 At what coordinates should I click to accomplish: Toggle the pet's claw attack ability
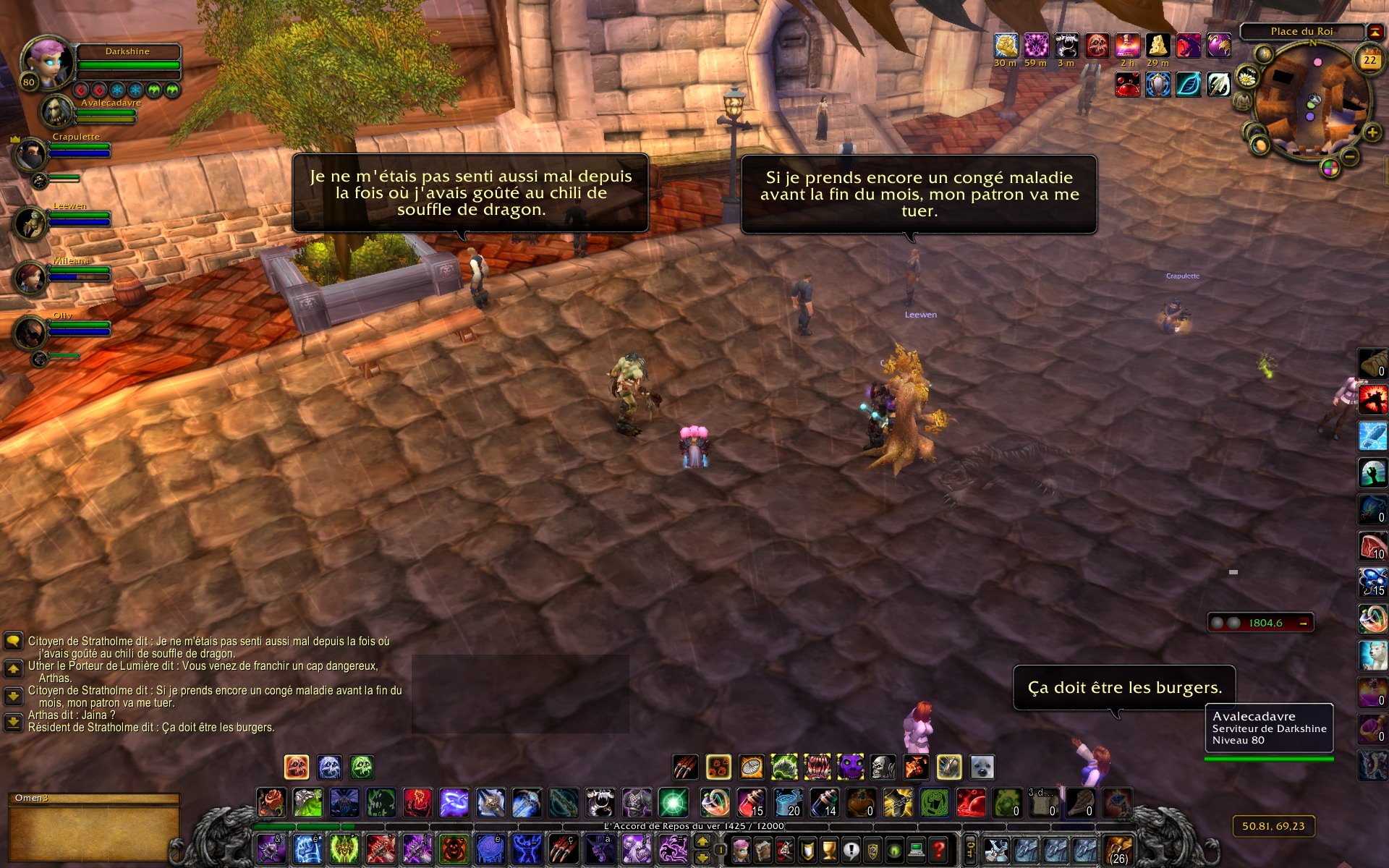(x=684, y=767)
